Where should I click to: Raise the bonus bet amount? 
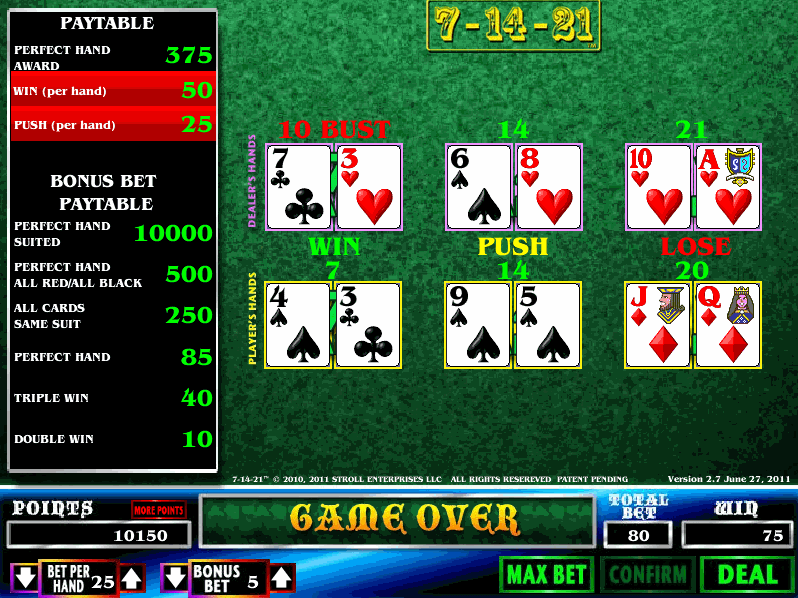point(282,577)
